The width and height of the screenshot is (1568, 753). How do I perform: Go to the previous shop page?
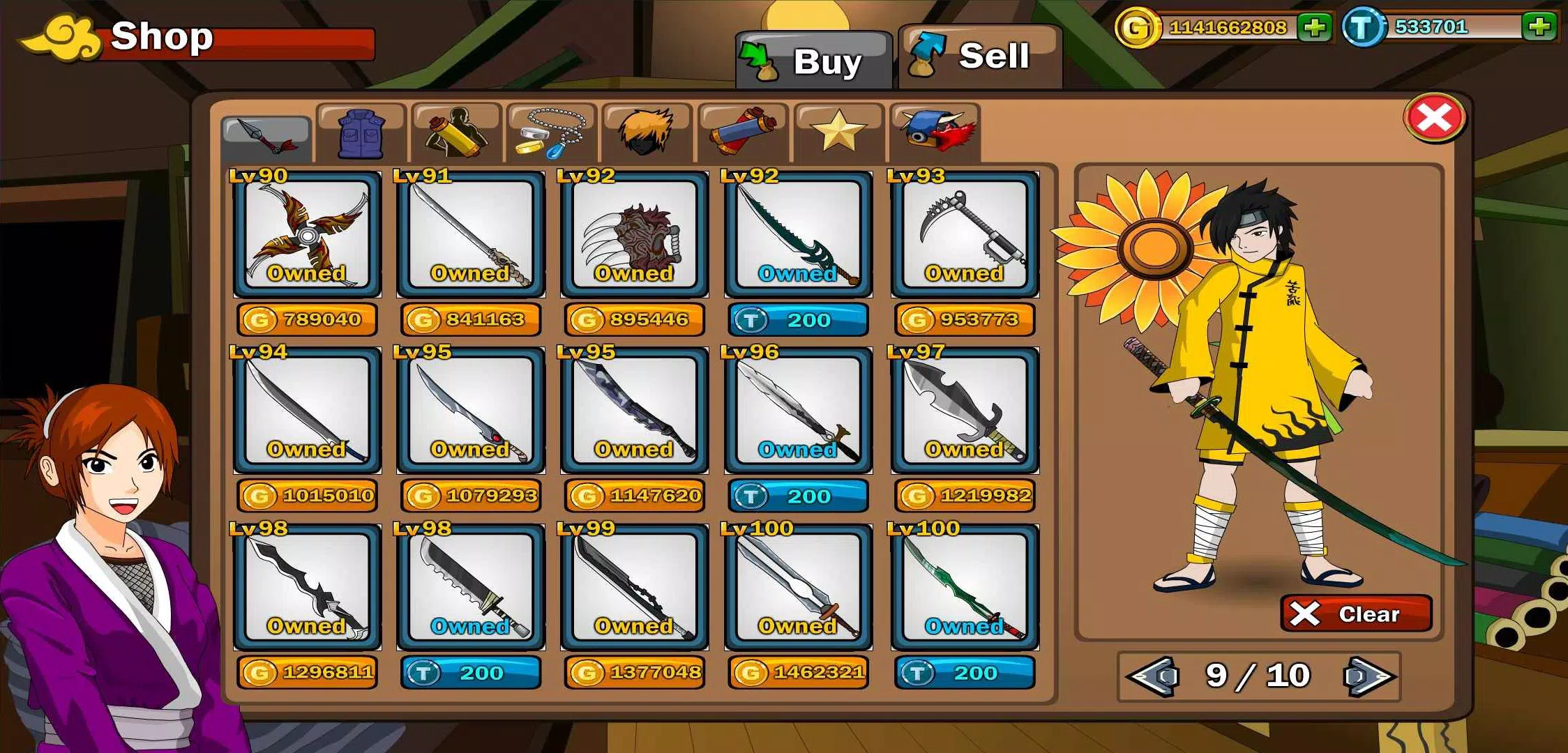pyautogui.click(x=1152, y=676)
